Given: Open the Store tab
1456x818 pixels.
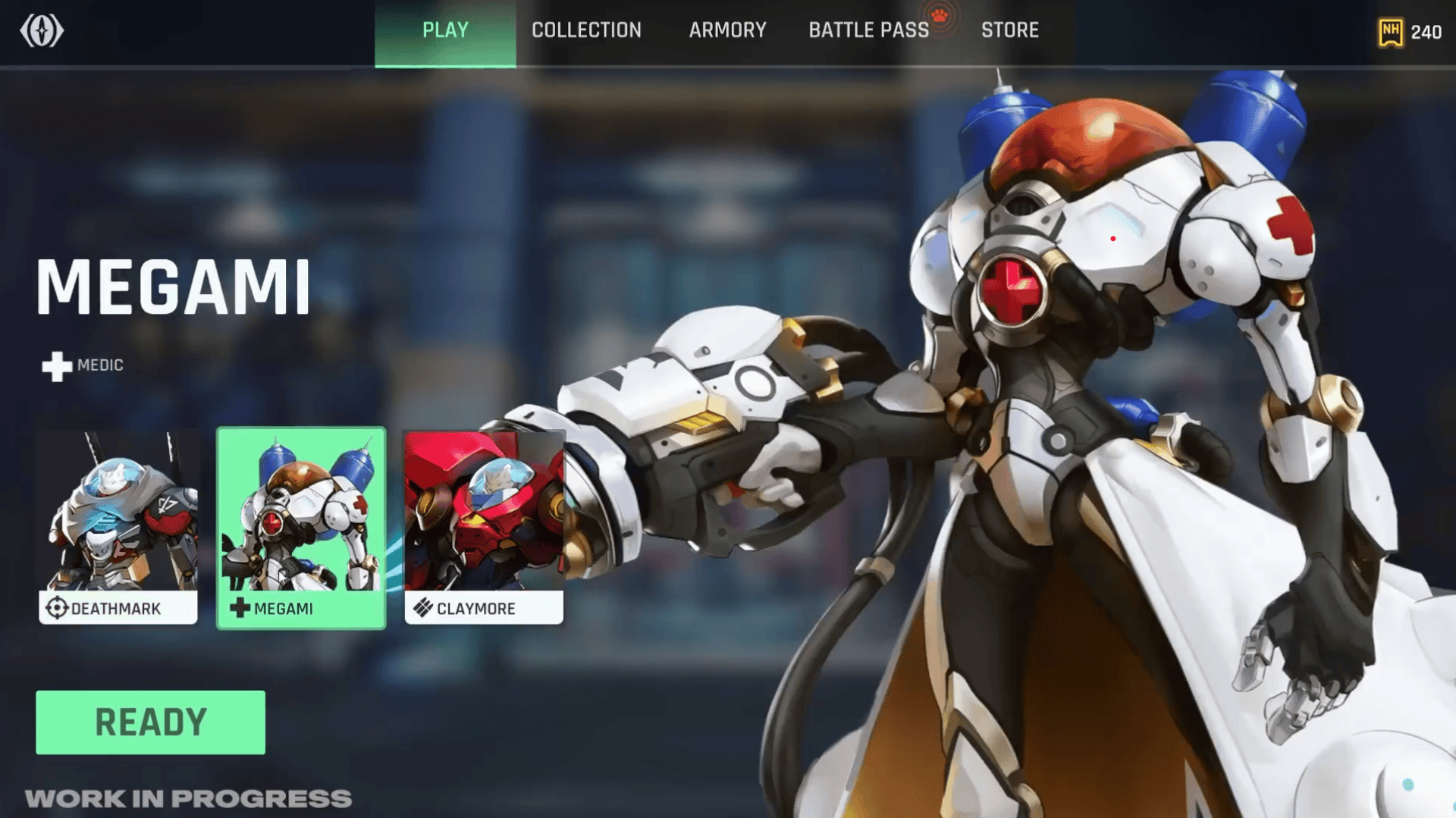Looking at the screenshot, I should point(1009,31).
